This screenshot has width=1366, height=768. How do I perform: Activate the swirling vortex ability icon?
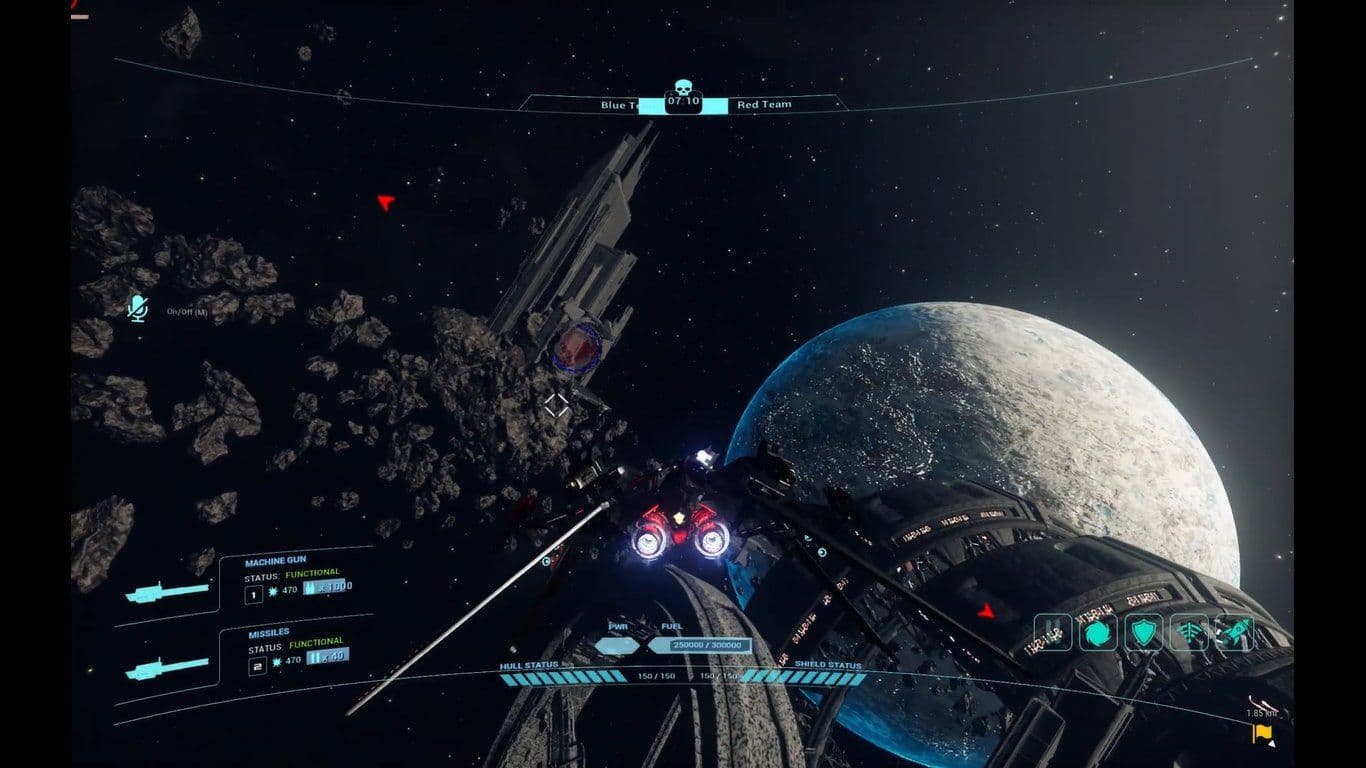click(x=1098, y=632)
